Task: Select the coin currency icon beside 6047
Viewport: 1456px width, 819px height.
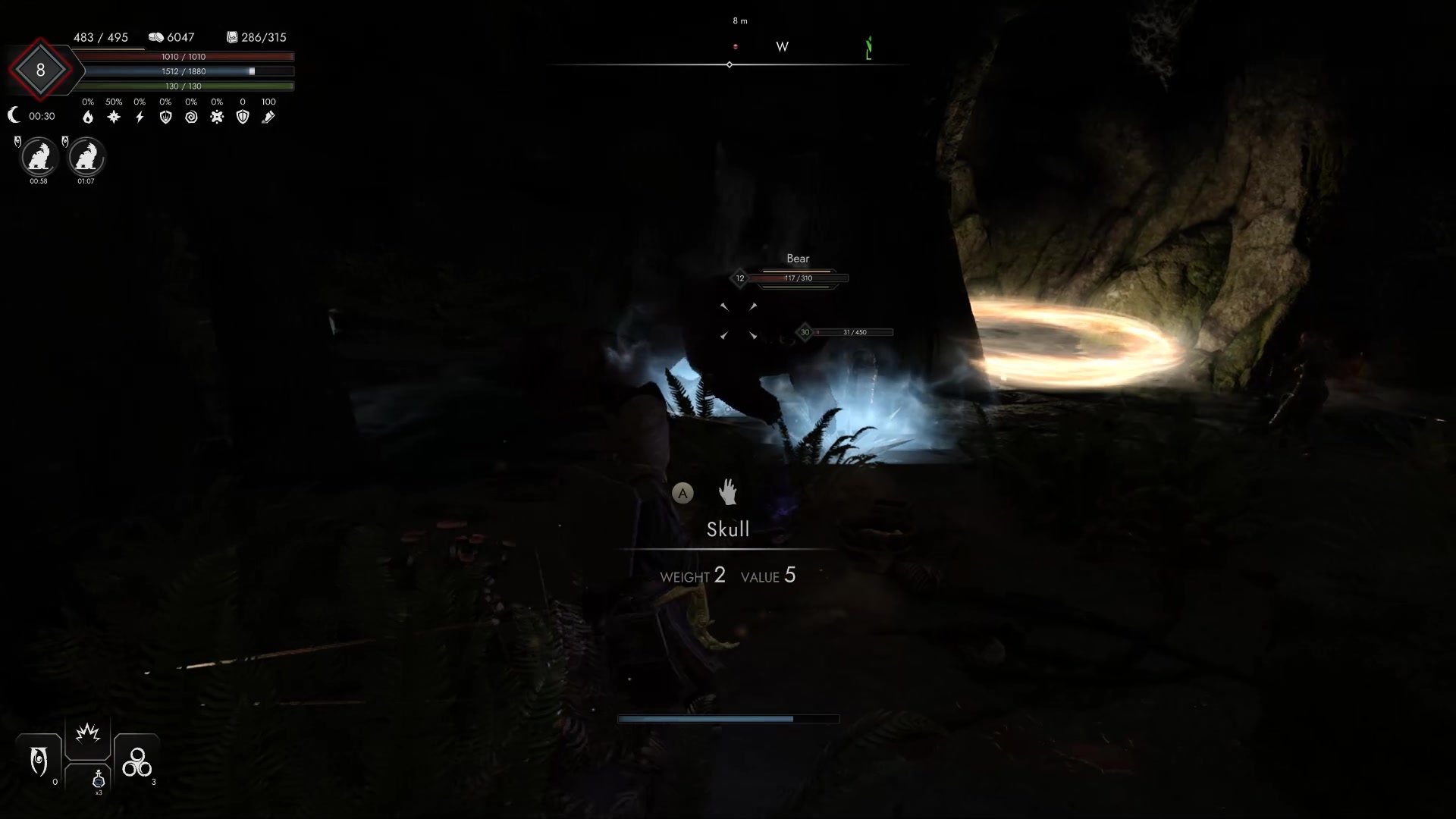Action: (157, 36)
